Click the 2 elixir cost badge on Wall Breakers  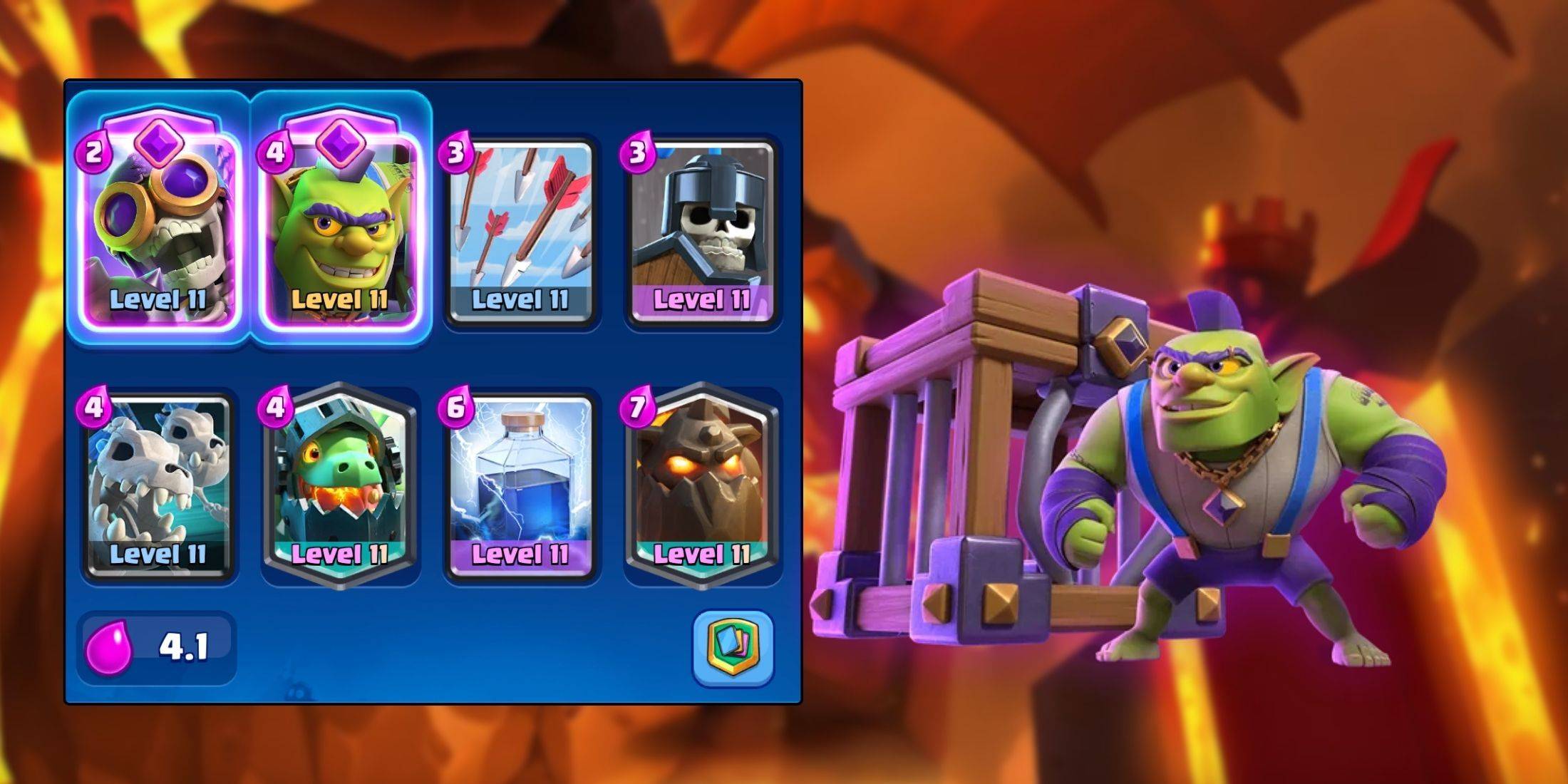pyautogui.click(x=93, y=151)
